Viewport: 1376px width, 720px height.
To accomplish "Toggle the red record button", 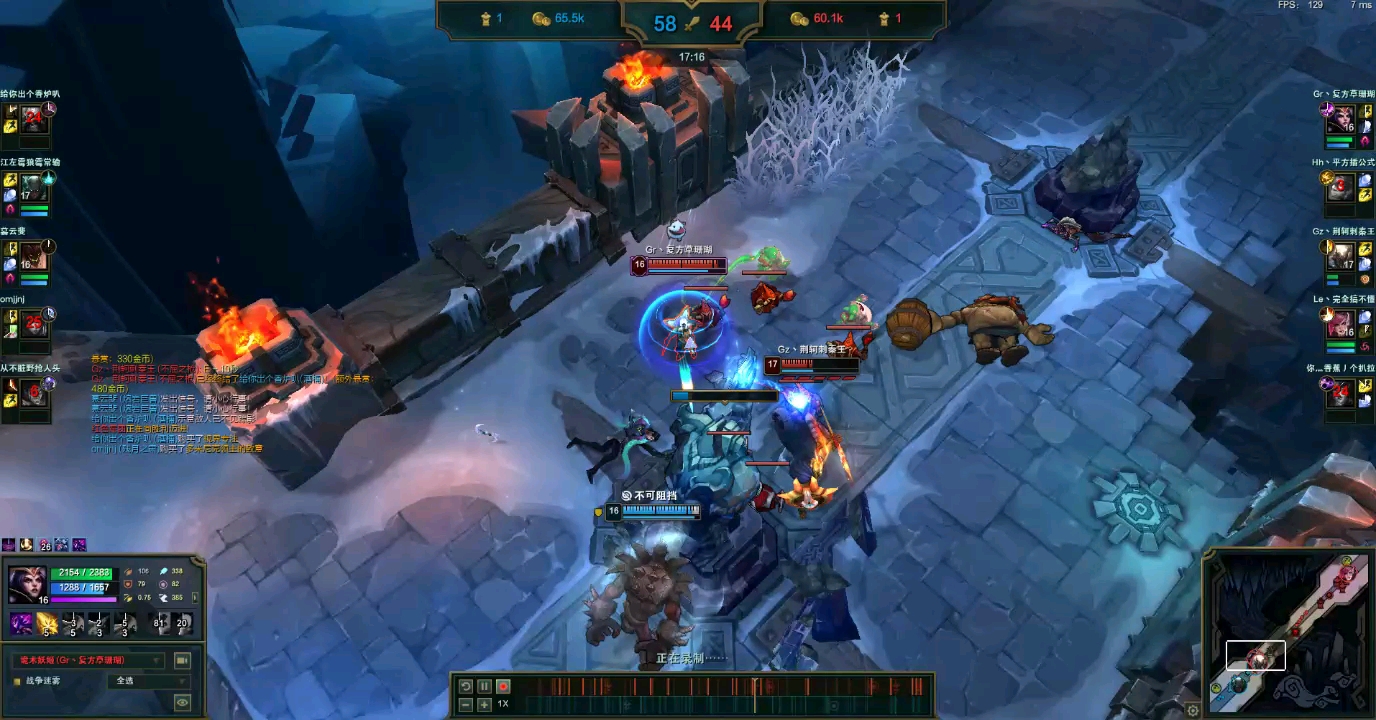I will click(x=503, y=686).
